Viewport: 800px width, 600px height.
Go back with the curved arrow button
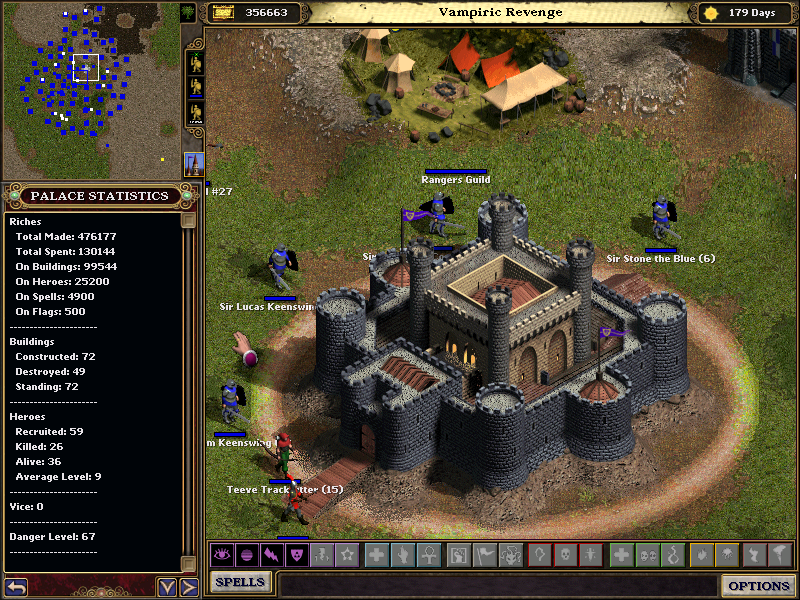[15, 587]
